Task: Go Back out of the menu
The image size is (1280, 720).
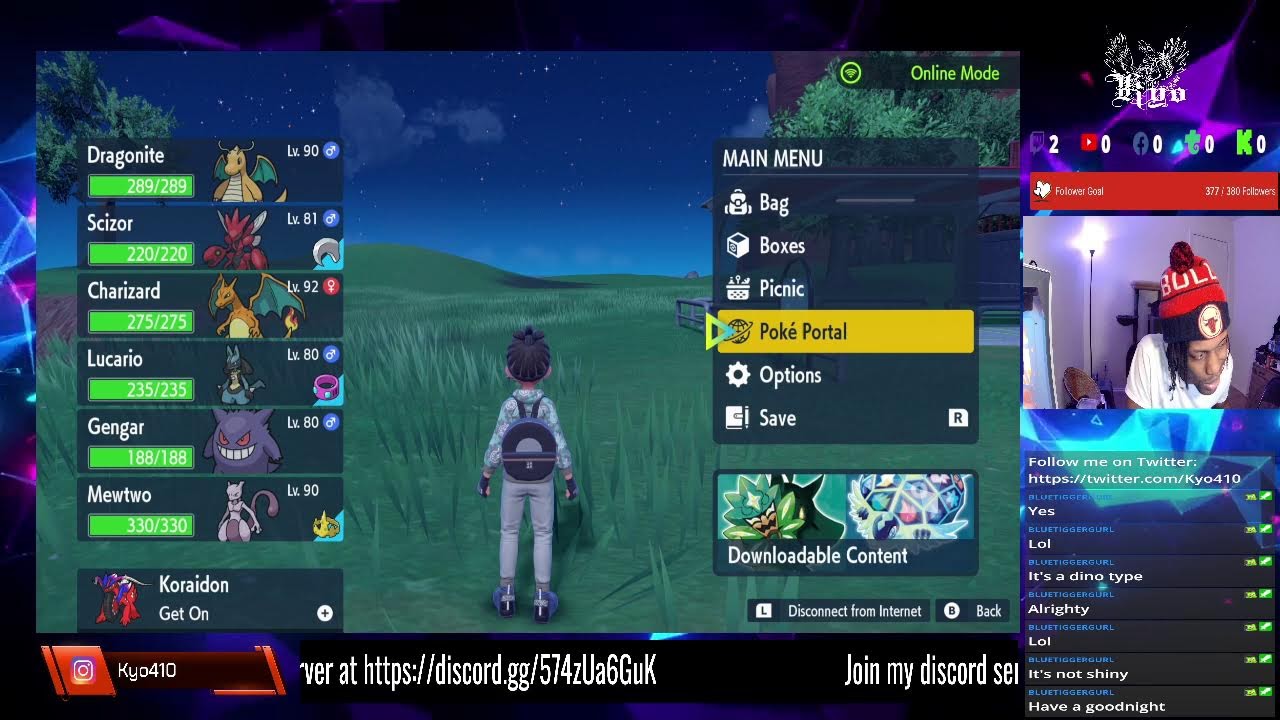Action: 974,611
